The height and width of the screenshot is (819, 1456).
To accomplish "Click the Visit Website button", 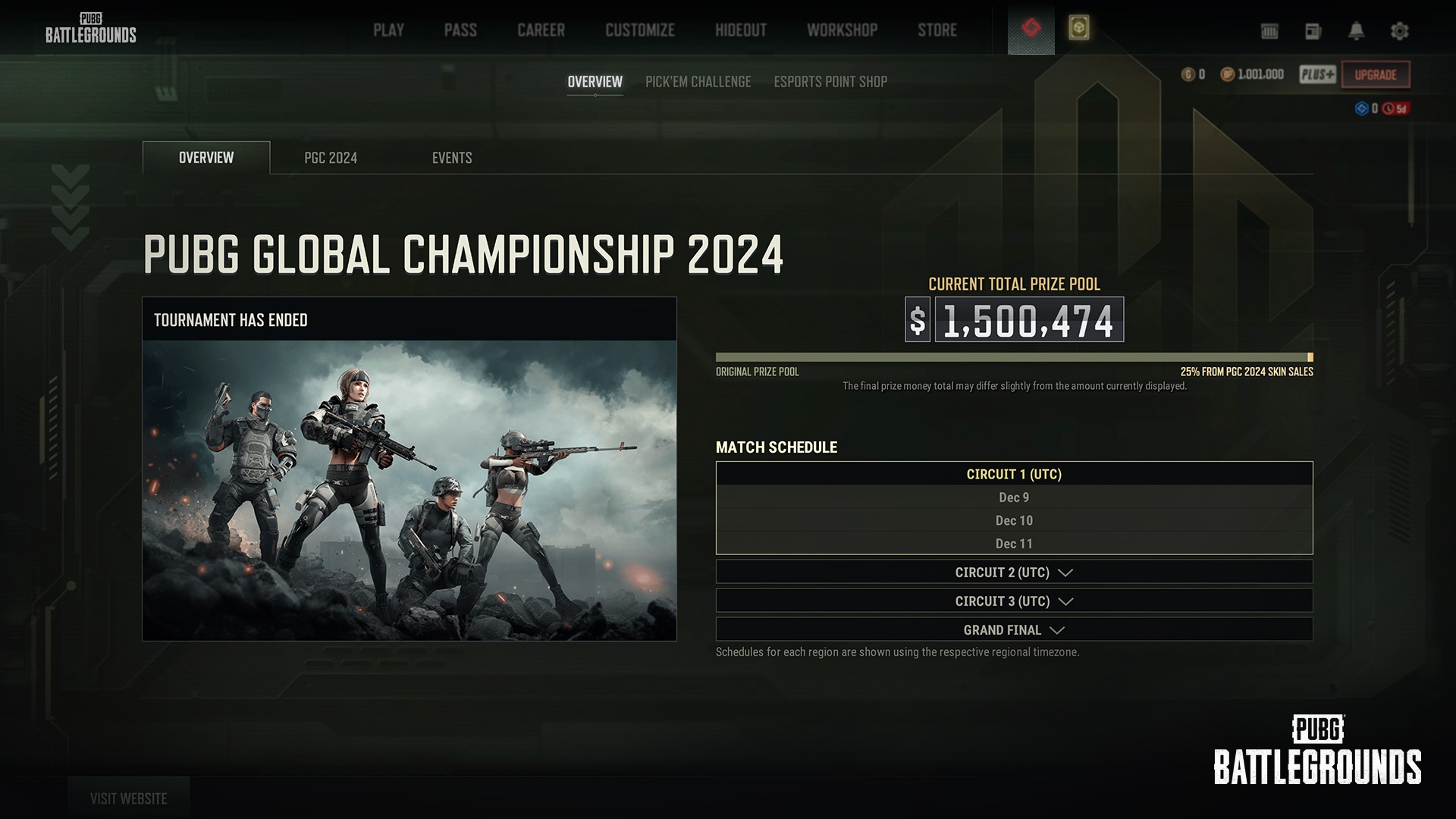I will pyautogui.click(x=128, y=799).
